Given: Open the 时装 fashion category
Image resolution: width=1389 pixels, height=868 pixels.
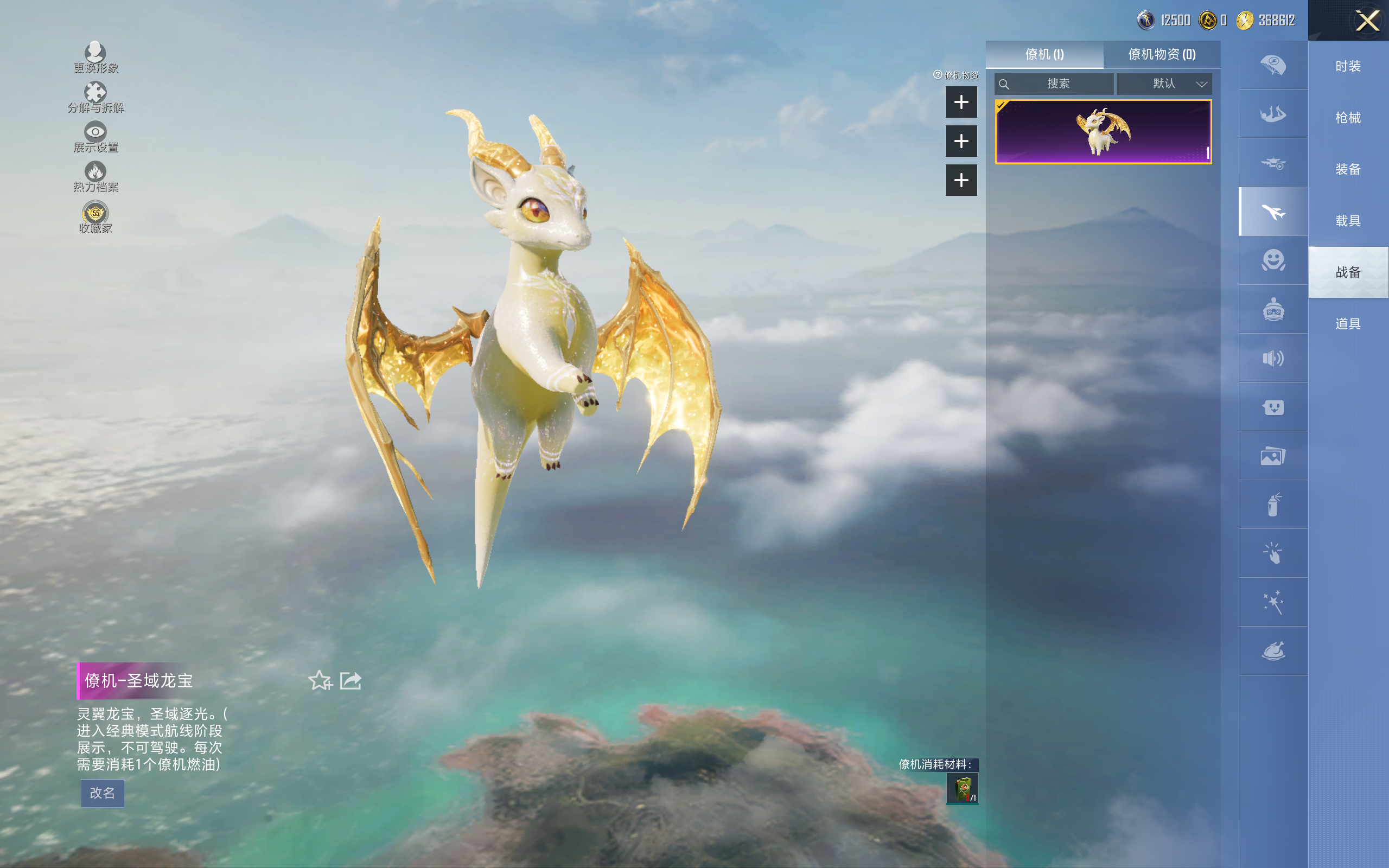Looking at the screenshot, I should click(1348, 66).
